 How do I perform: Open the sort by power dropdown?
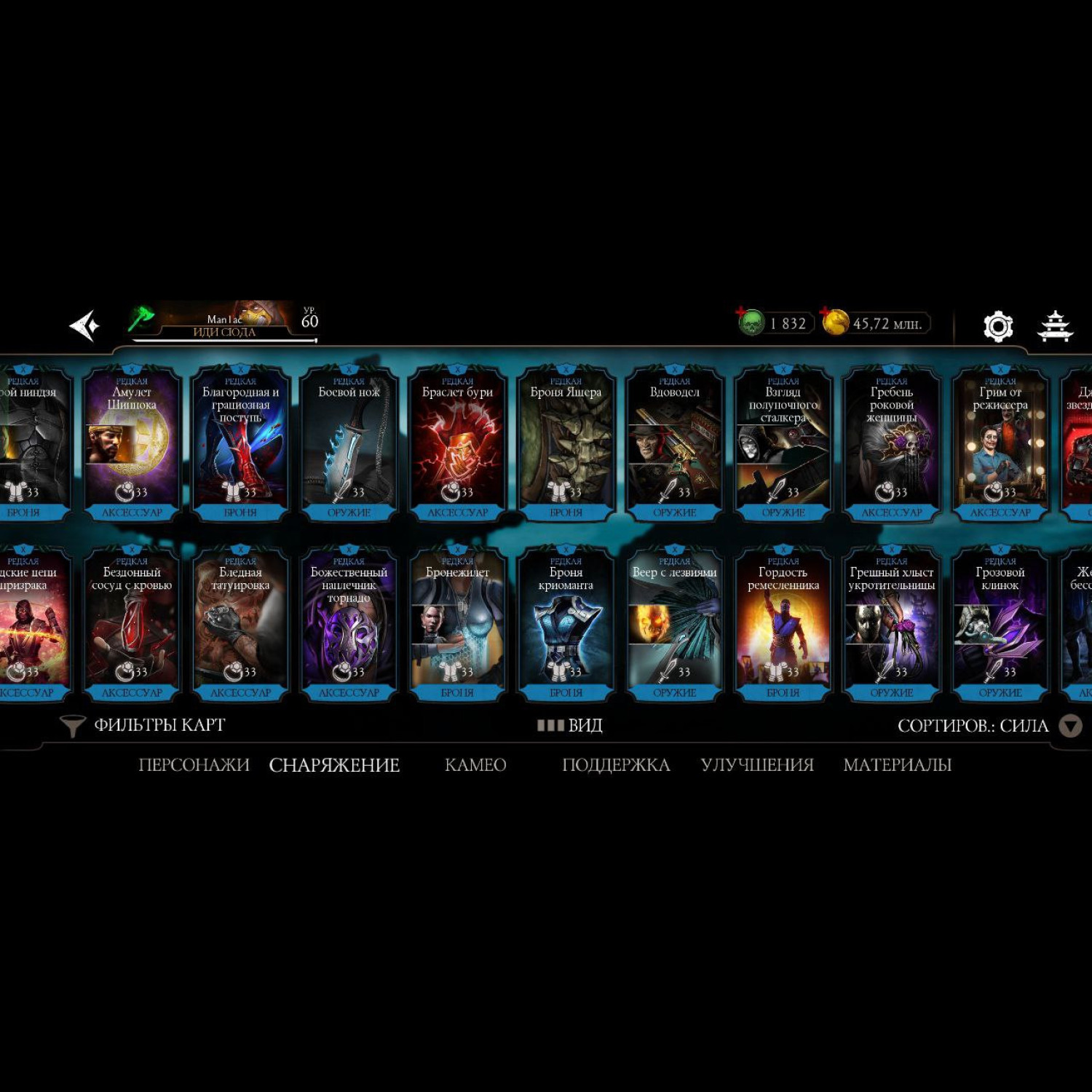click(x=1069, y=726)
